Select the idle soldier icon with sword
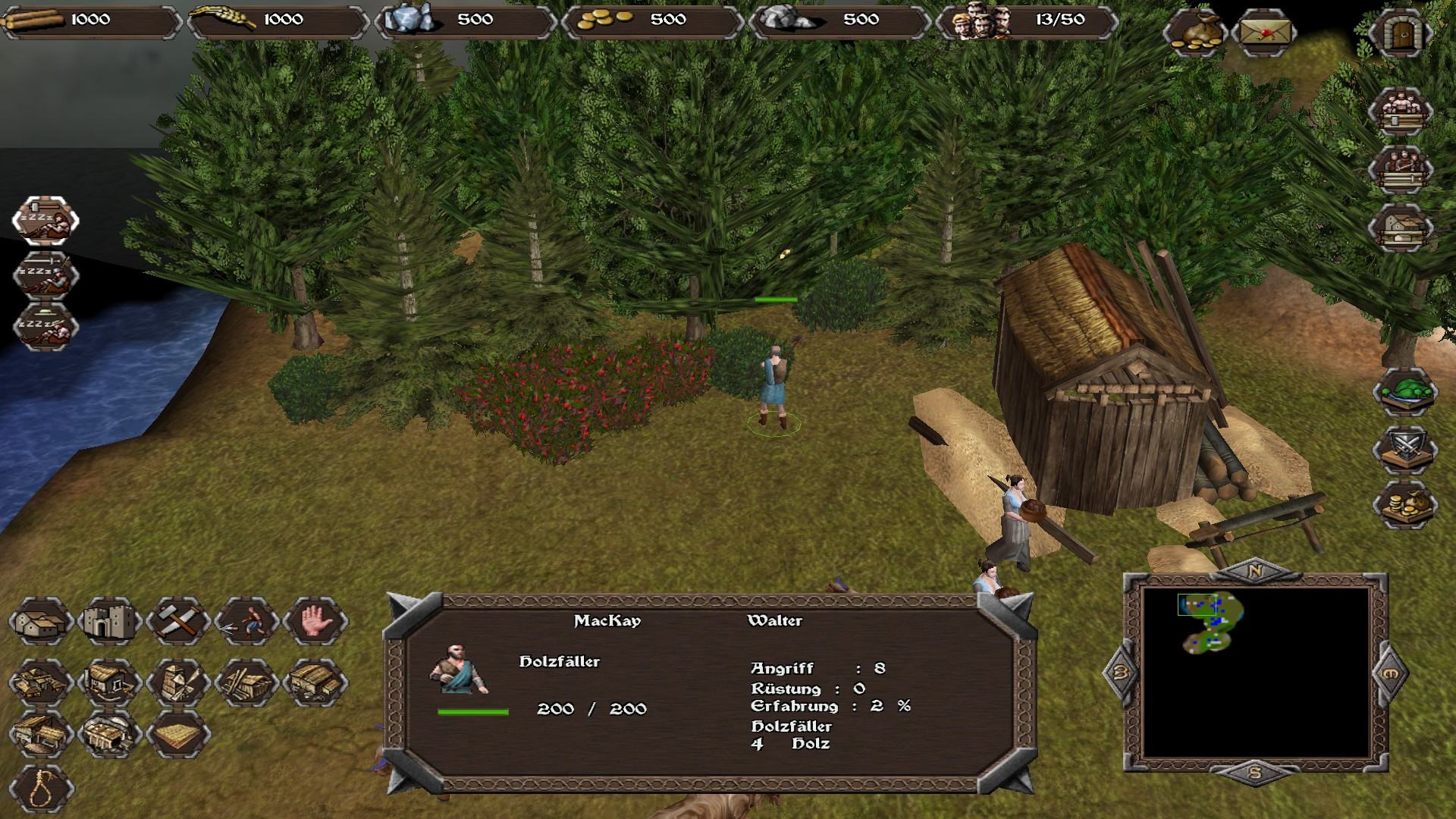This screenshot has height=819, width=1456. coord(45,275)
